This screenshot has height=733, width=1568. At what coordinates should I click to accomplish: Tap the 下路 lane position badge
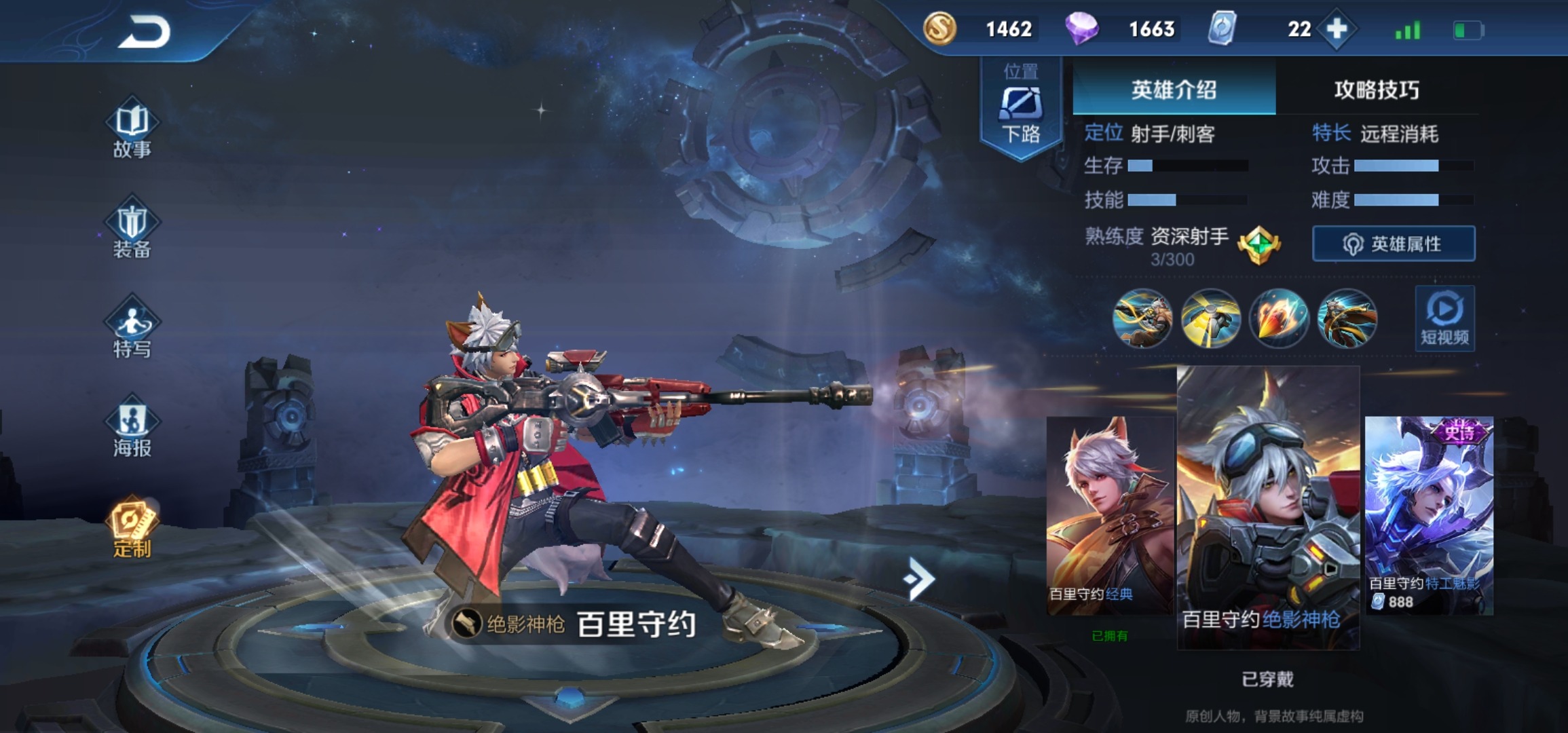tap(1021, 109)
